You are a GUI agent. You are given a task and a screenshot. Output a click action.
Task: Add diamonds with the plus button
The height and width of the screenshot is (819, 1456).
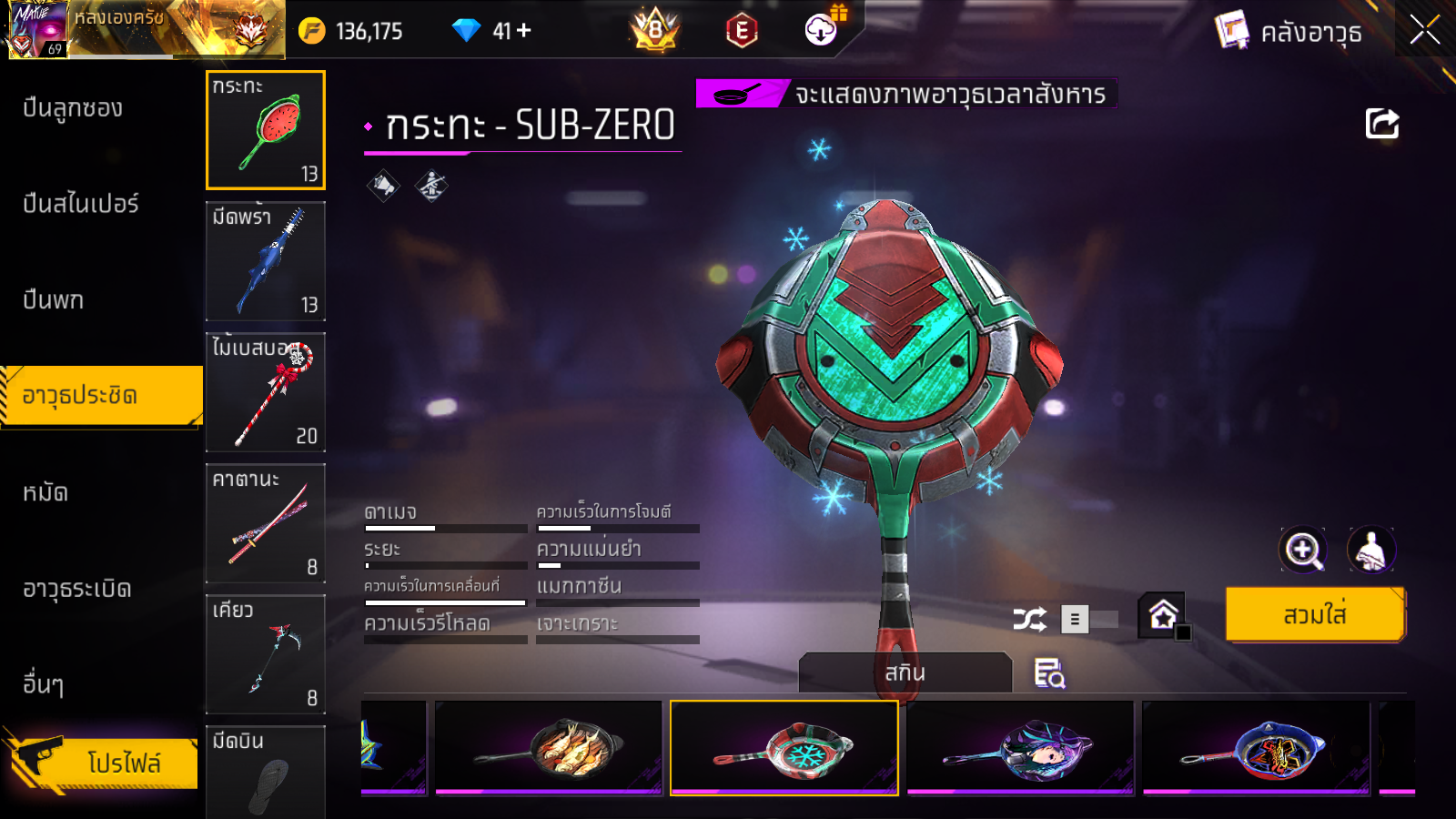point(523,31)
